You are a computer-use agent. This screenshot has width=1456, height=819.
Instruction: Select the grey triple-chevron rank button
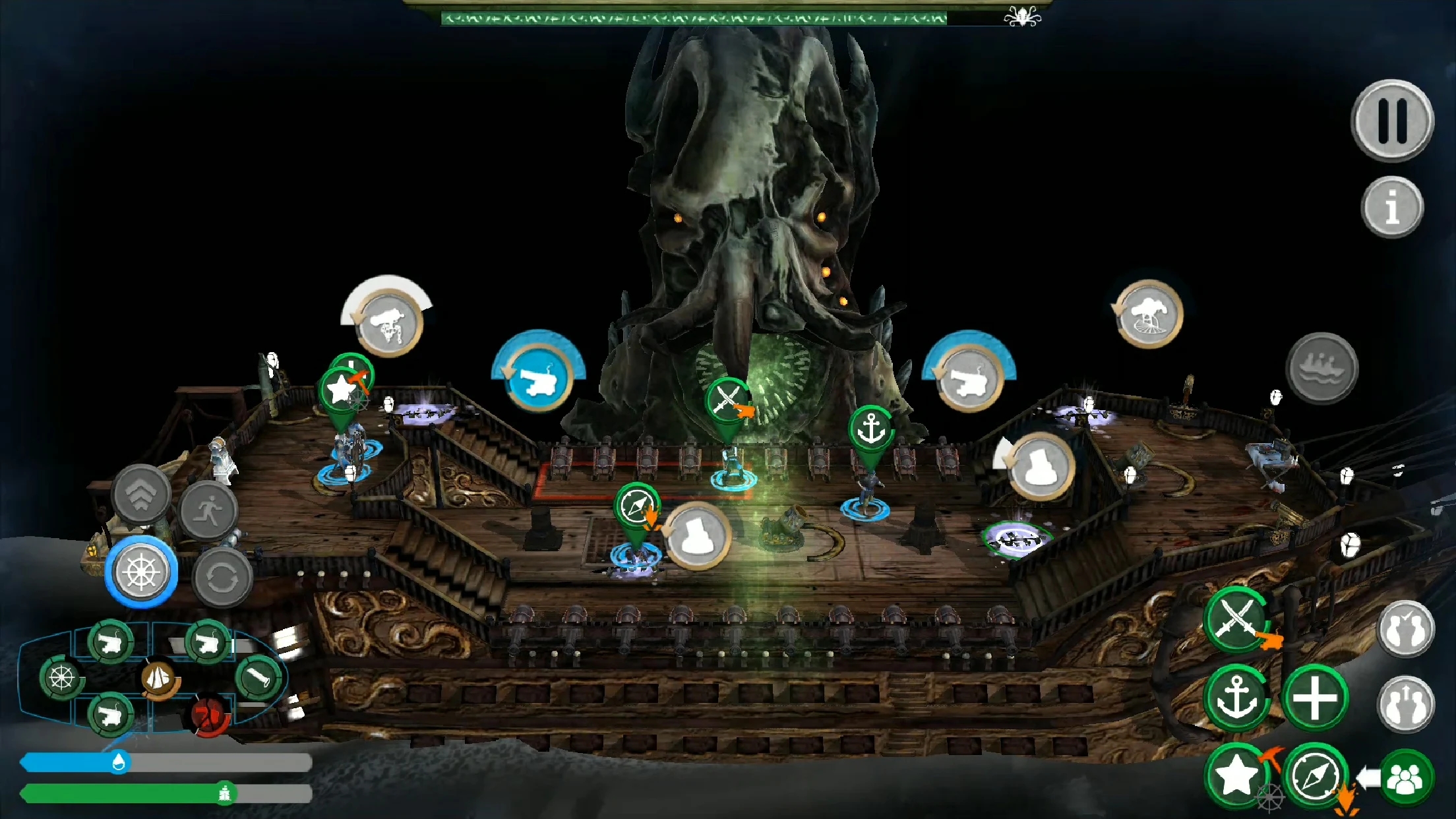[141, 495]
